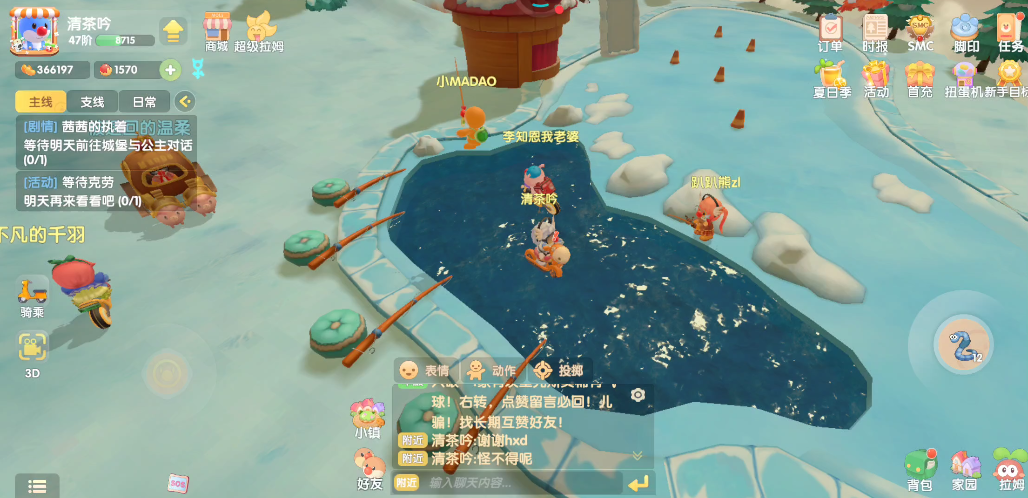This screenshot has height=498, width=1028.
Task: Open the 时报 newspaper
Action: (875, 30)
